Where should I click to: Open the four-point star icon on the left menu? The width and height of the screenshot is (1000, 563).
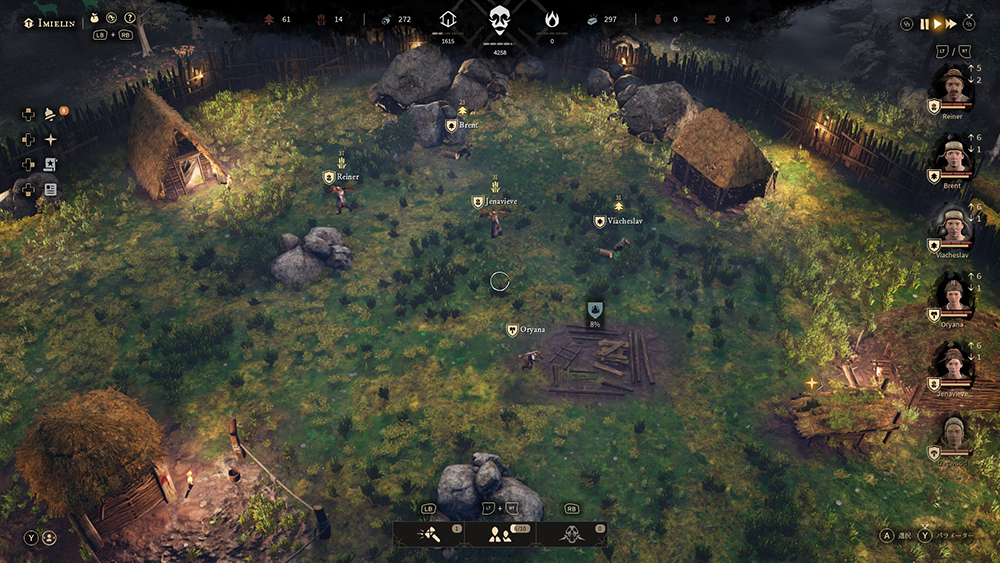50,139
